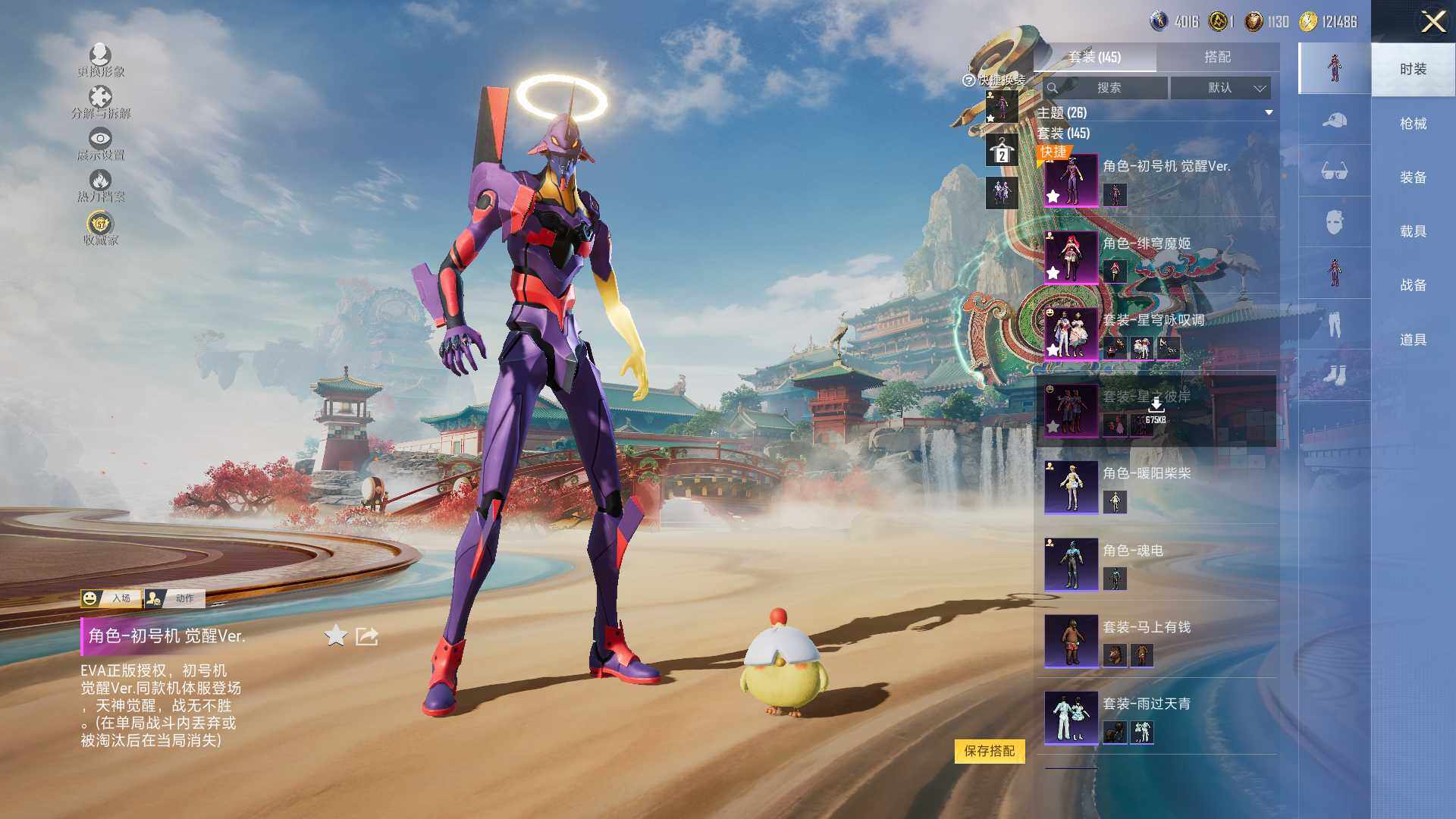
Task: Favorite the outfit with the star icon
Action: (x=335, y=635)
